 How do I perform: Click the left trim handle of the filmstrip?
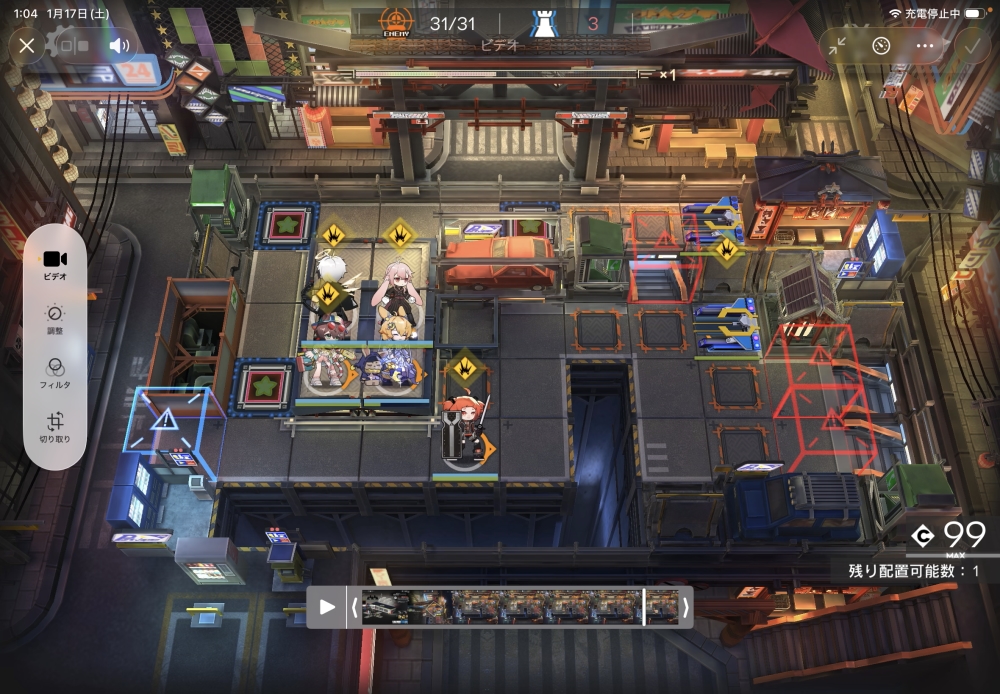tap(353, 607)
